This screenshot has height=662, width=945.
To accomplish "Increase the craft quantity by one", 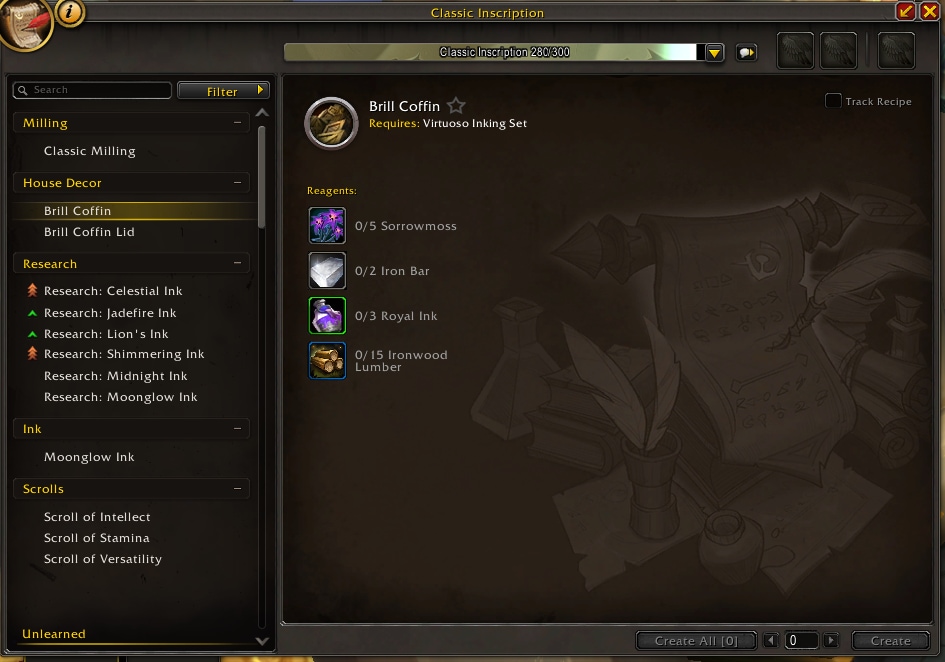I will pos(831,641).
